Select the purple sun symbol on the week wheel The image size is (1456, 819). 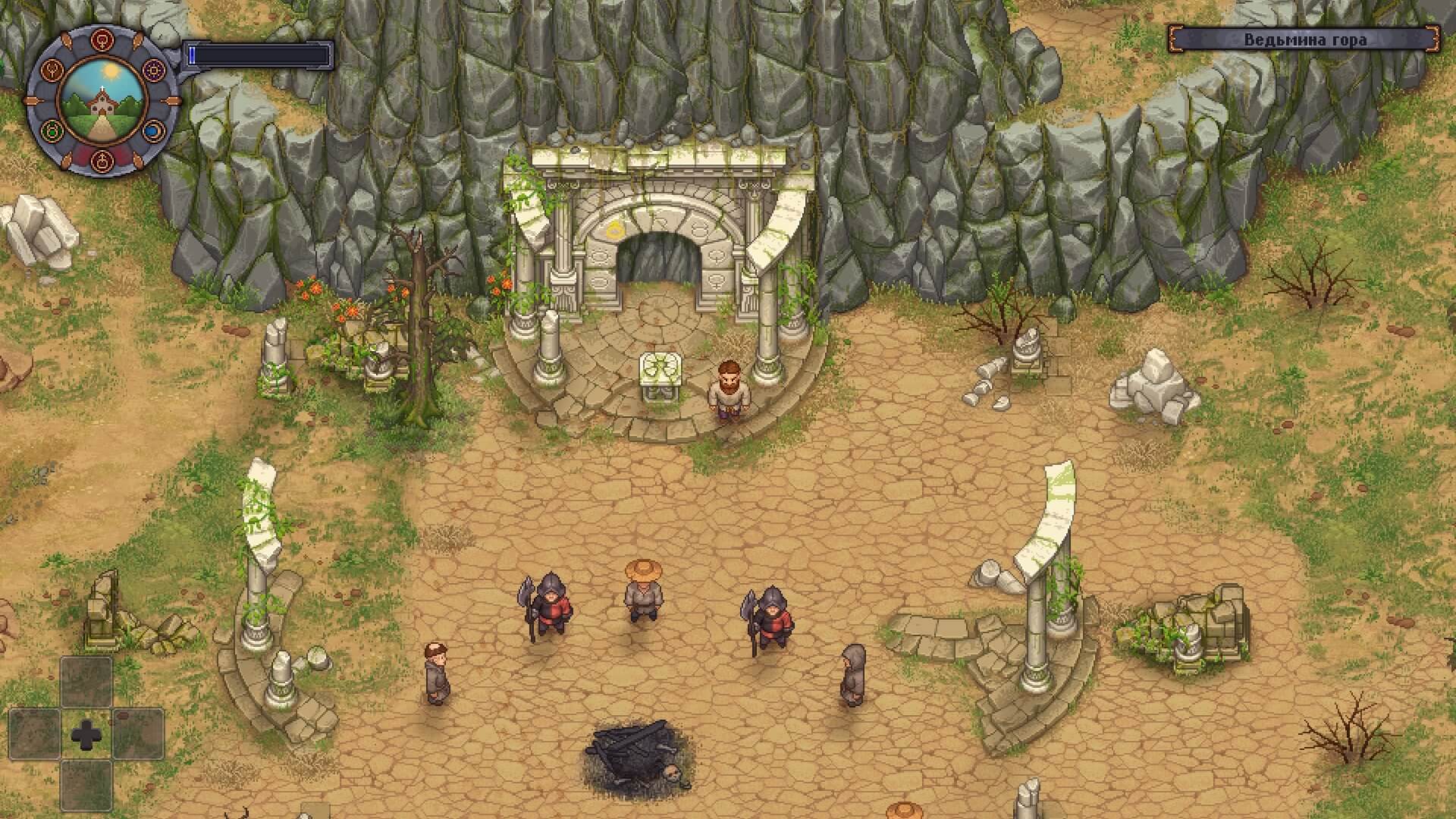(154, 71)
